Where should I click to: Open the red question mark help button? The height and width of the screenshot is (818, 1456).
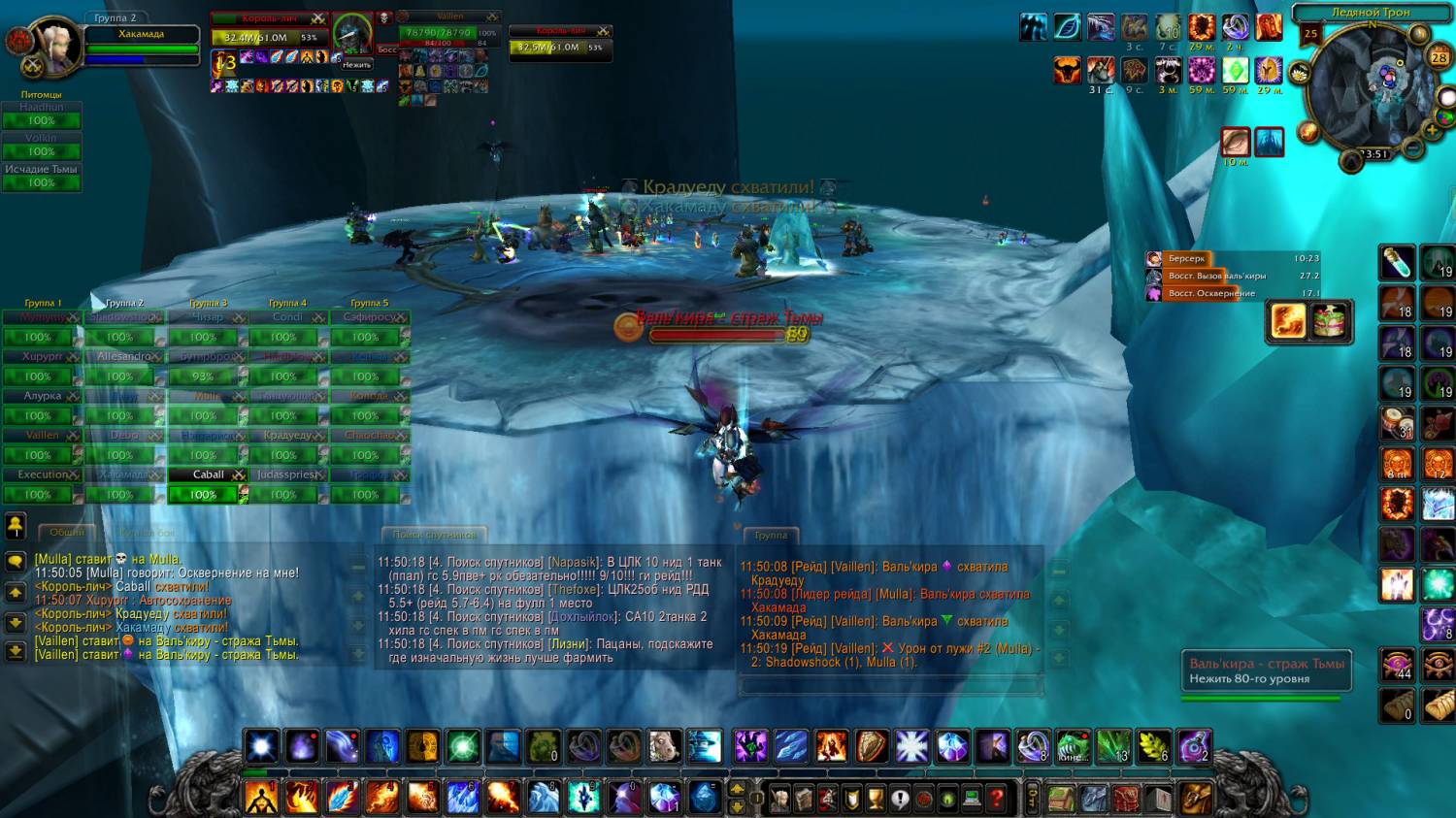point(996,799)
